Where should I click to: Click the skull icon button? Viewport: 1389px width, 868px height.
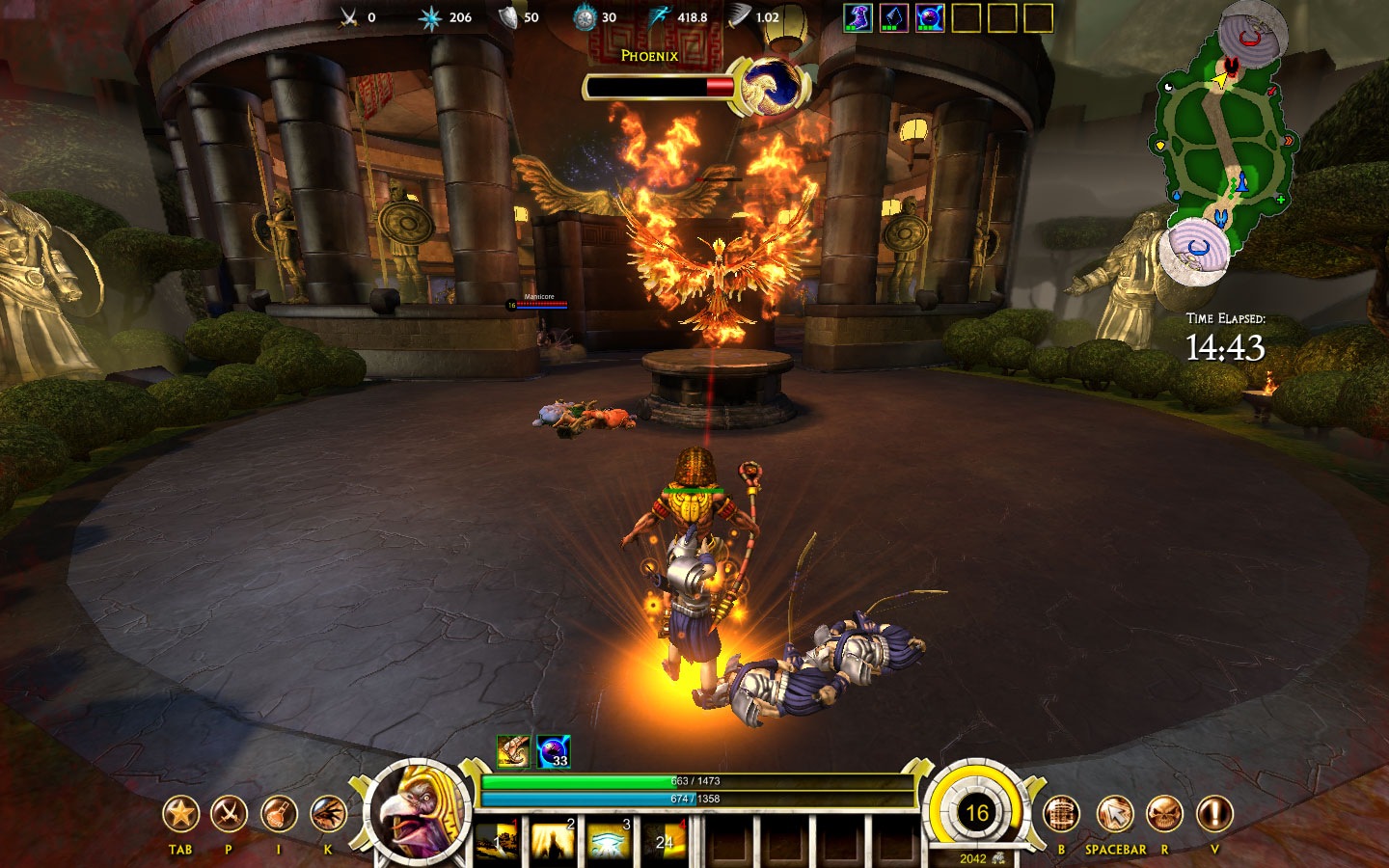tap(1164, 815)
